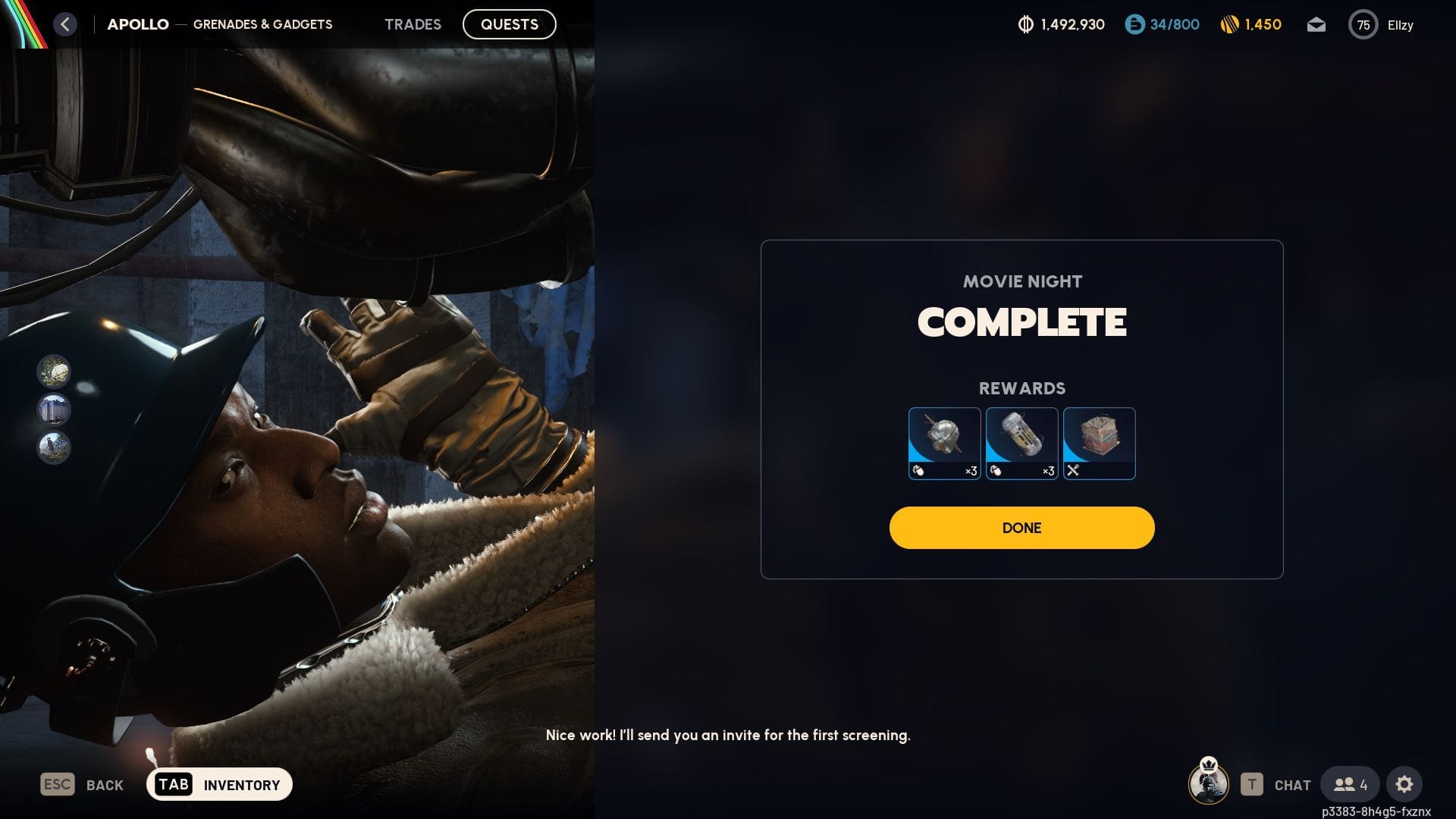Screen dimensions: 1456x819
Task: Open the squad members list showing 4
Action: tap(1350, 785)
